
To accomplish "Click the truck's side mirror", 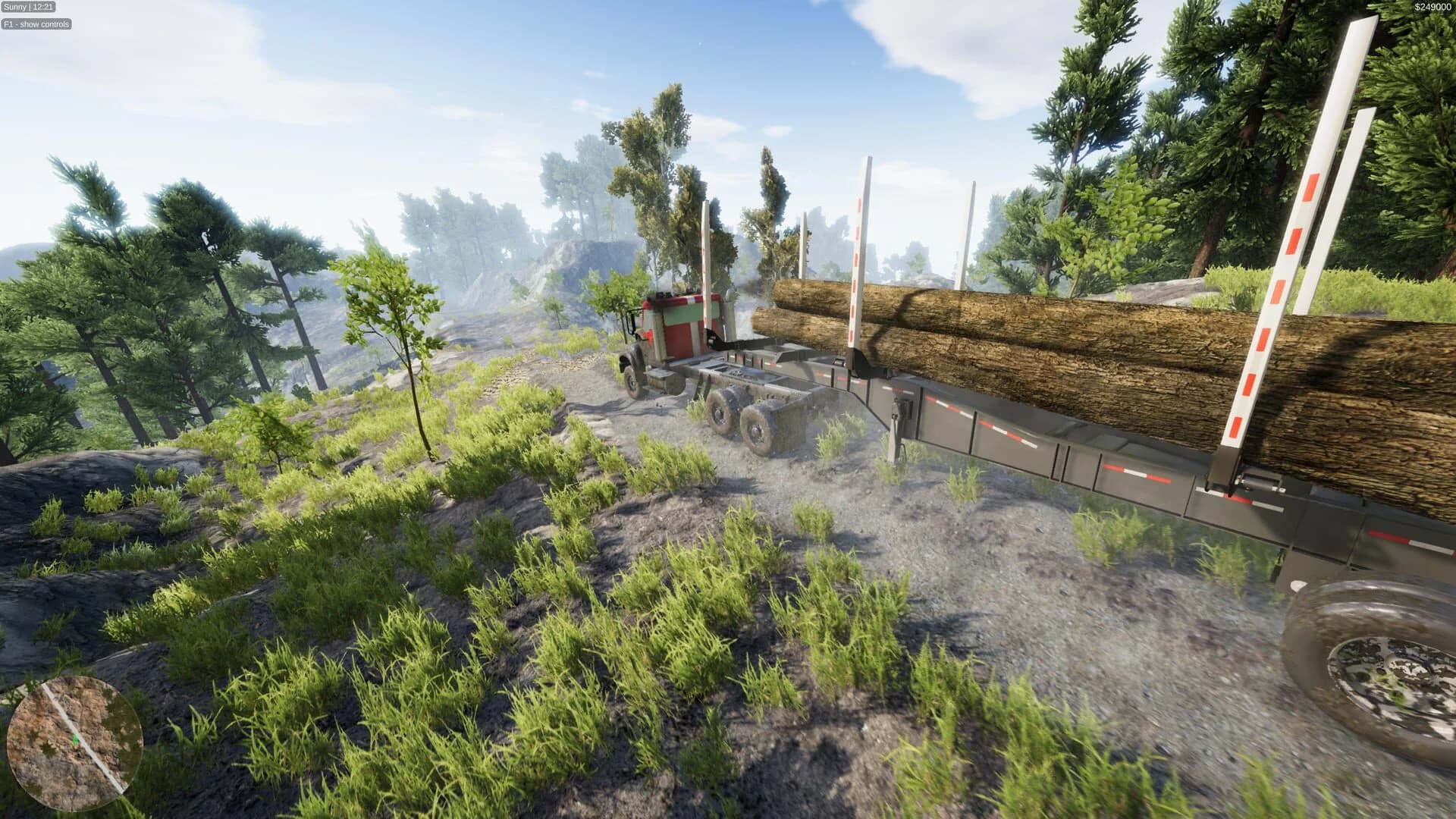I will pos(629,320).
